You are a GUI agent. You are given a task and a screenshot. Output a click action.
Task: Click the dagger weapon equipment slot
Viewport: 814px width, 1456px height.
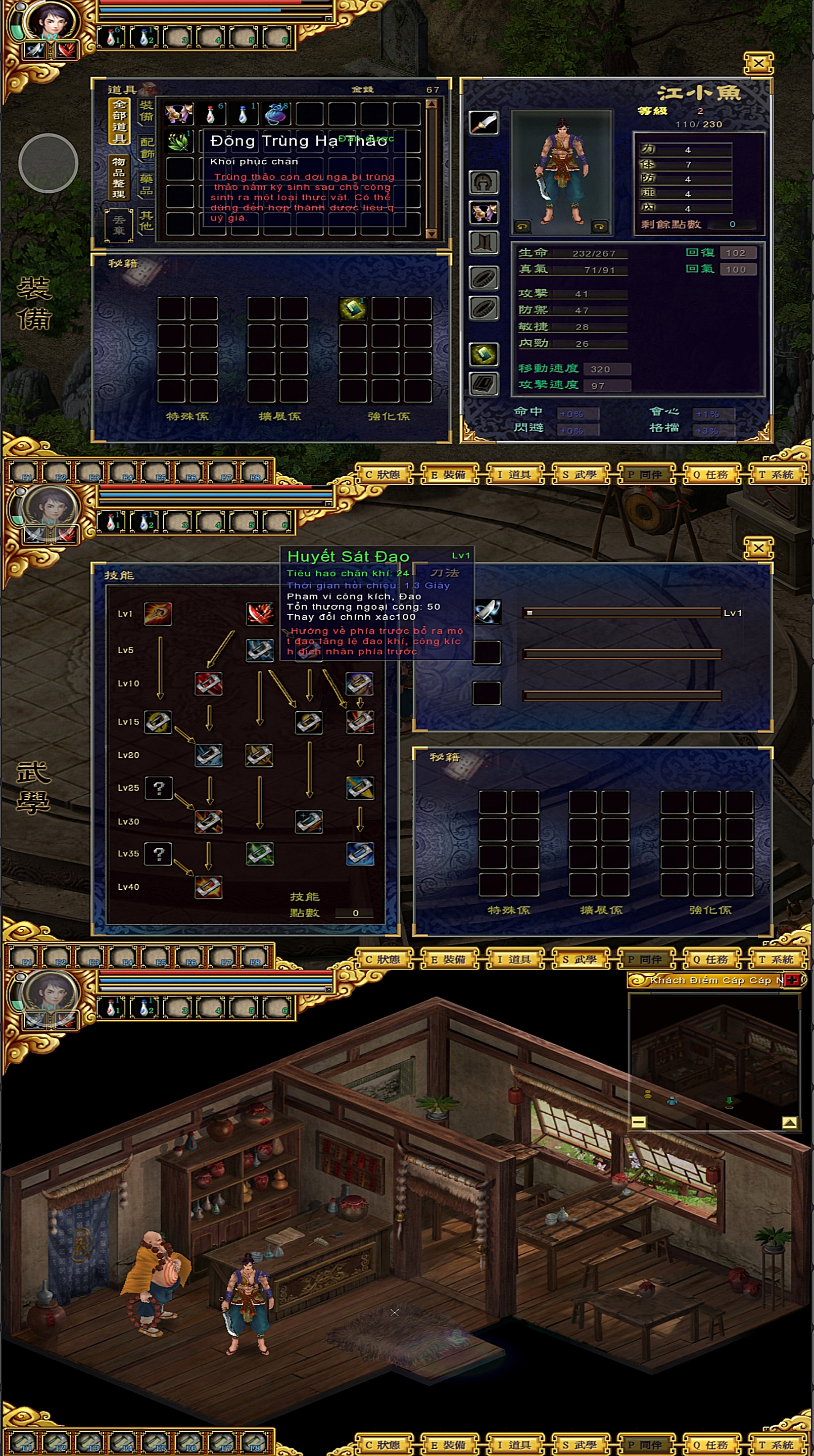pos(484,123)
